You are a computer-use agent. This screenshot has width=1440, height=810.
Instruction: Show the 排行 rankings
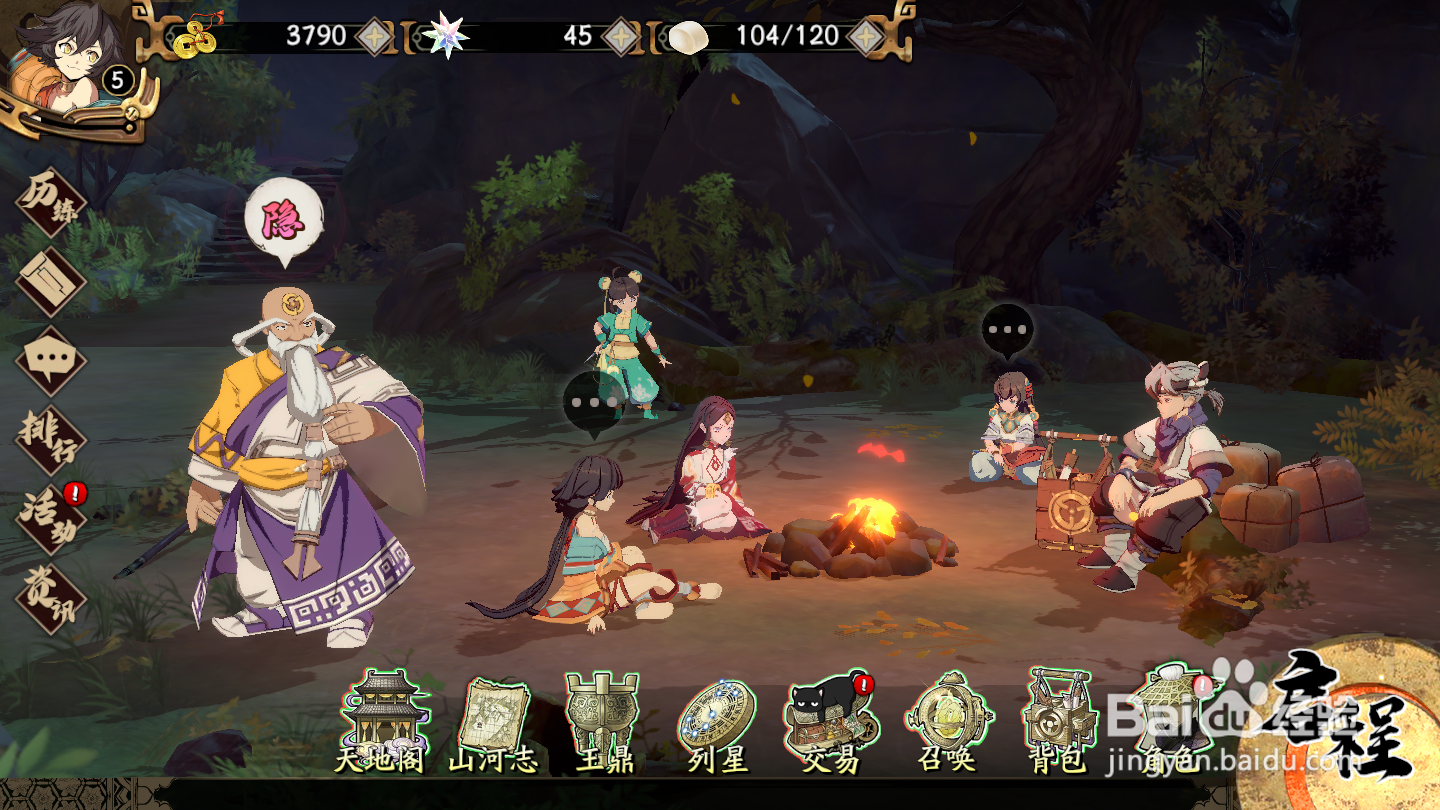click(x=51, y=440)
